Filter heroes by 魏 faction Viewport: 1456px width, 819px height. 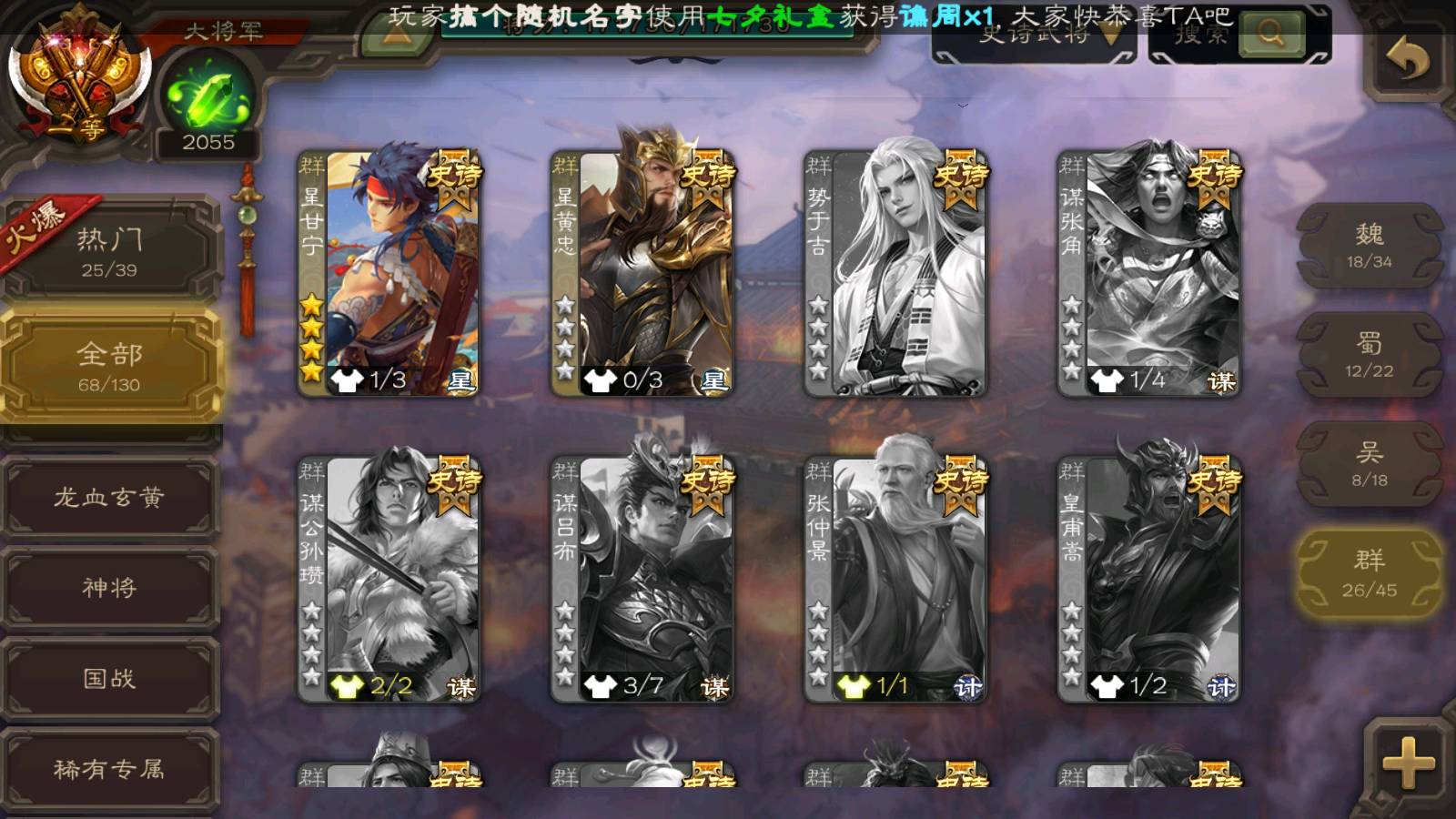pos(1369,246)
